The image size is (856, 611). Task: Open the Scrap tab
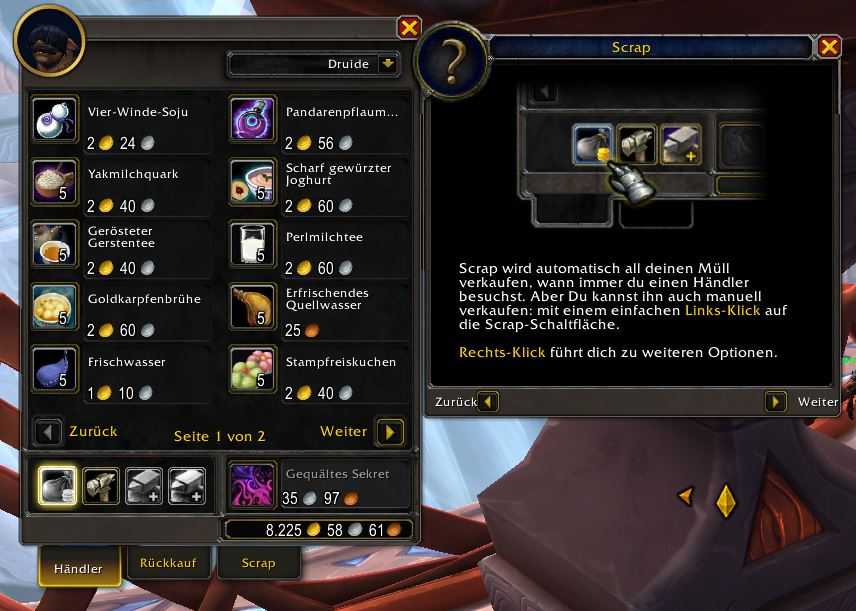(x=258, y=563)
